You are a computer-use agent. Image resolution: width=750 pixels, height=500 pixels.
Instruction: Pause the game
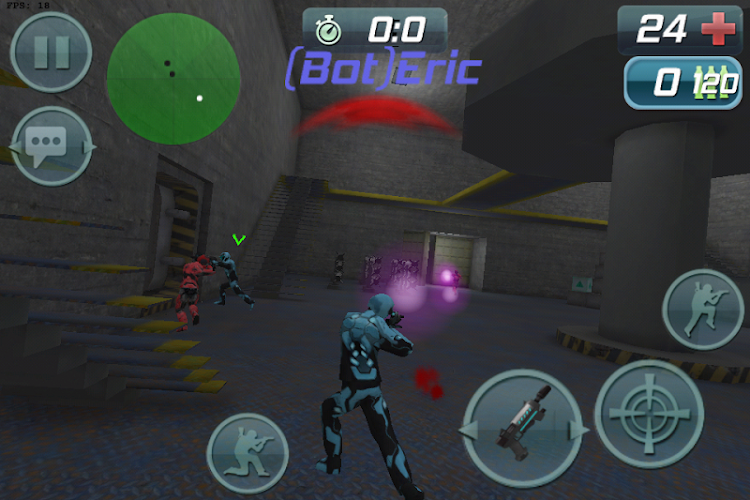pos(49,52)
